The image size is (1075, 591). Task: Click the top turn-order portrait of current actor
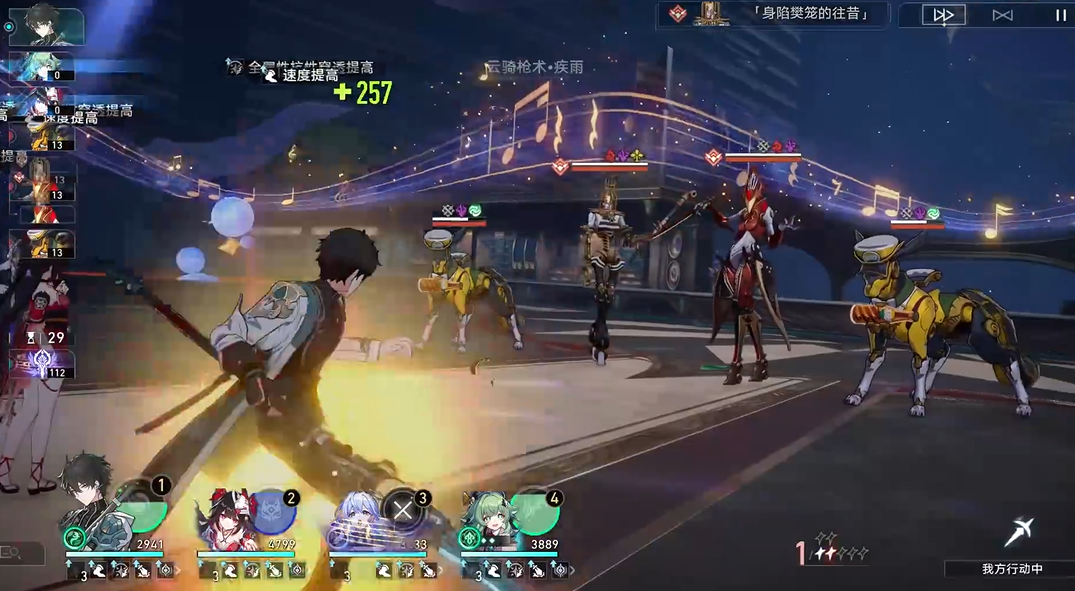click(x=46, y=26)
